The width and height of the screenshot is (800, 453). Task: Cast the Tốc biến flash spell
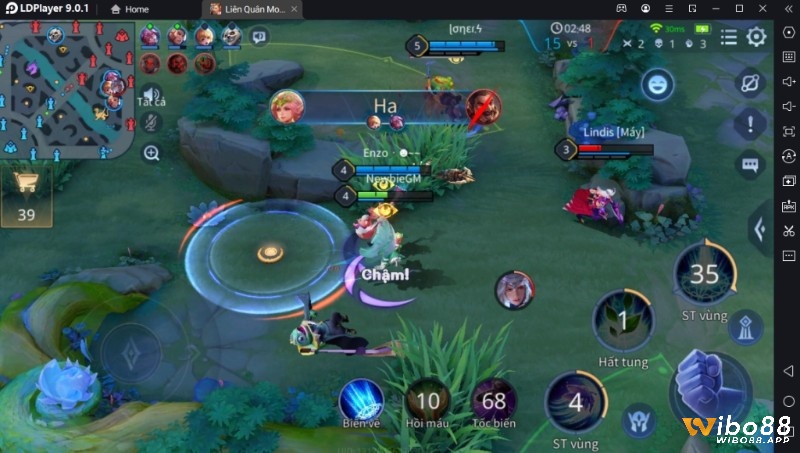coord(494,401)
